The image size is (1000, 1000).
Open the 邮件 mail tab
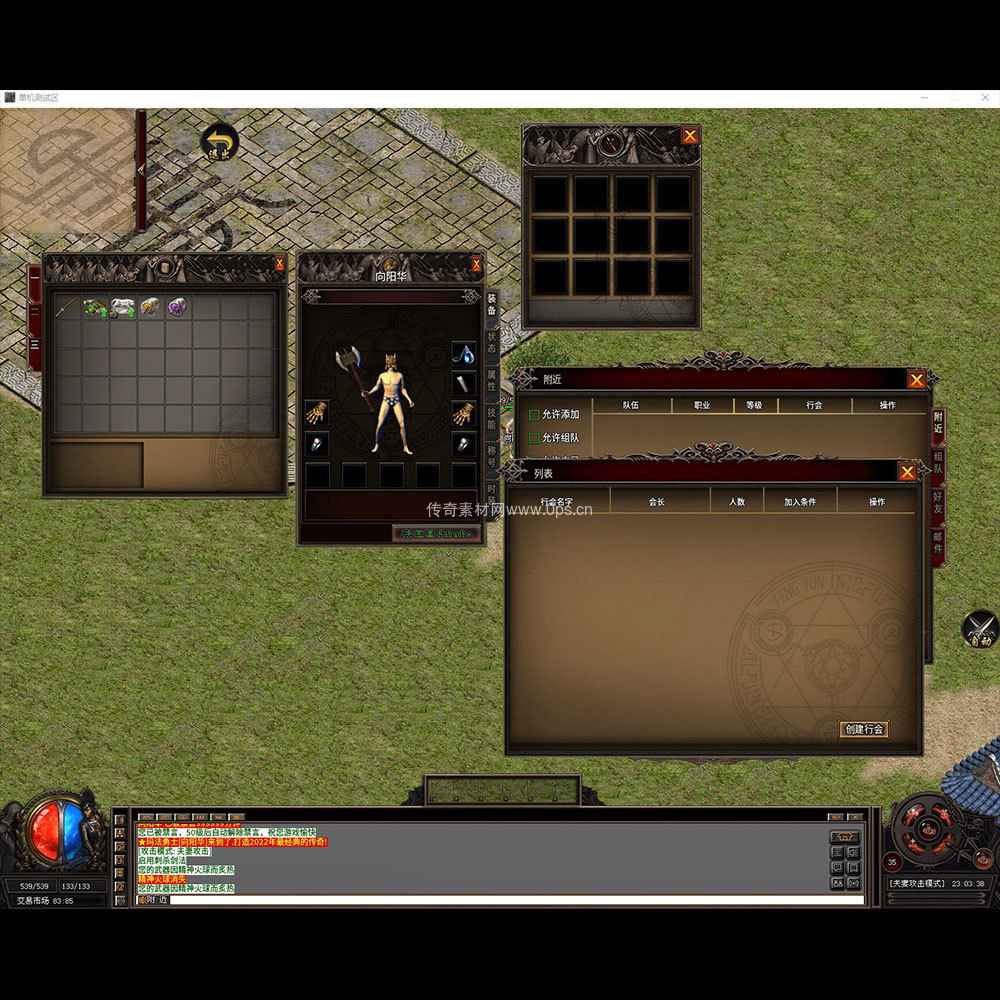pos(938,542)
